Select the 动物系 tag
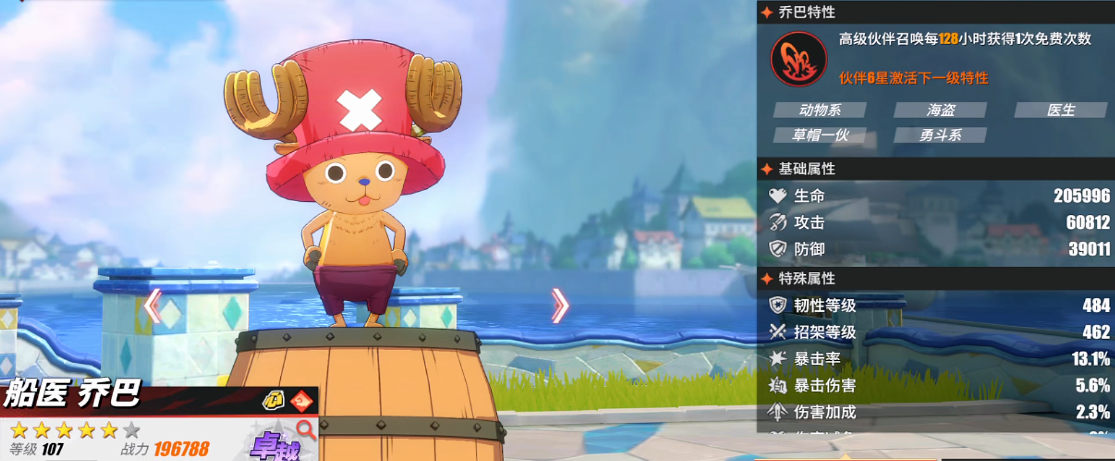The height and width of the screenshot is (461, 1115). point(819,110)
